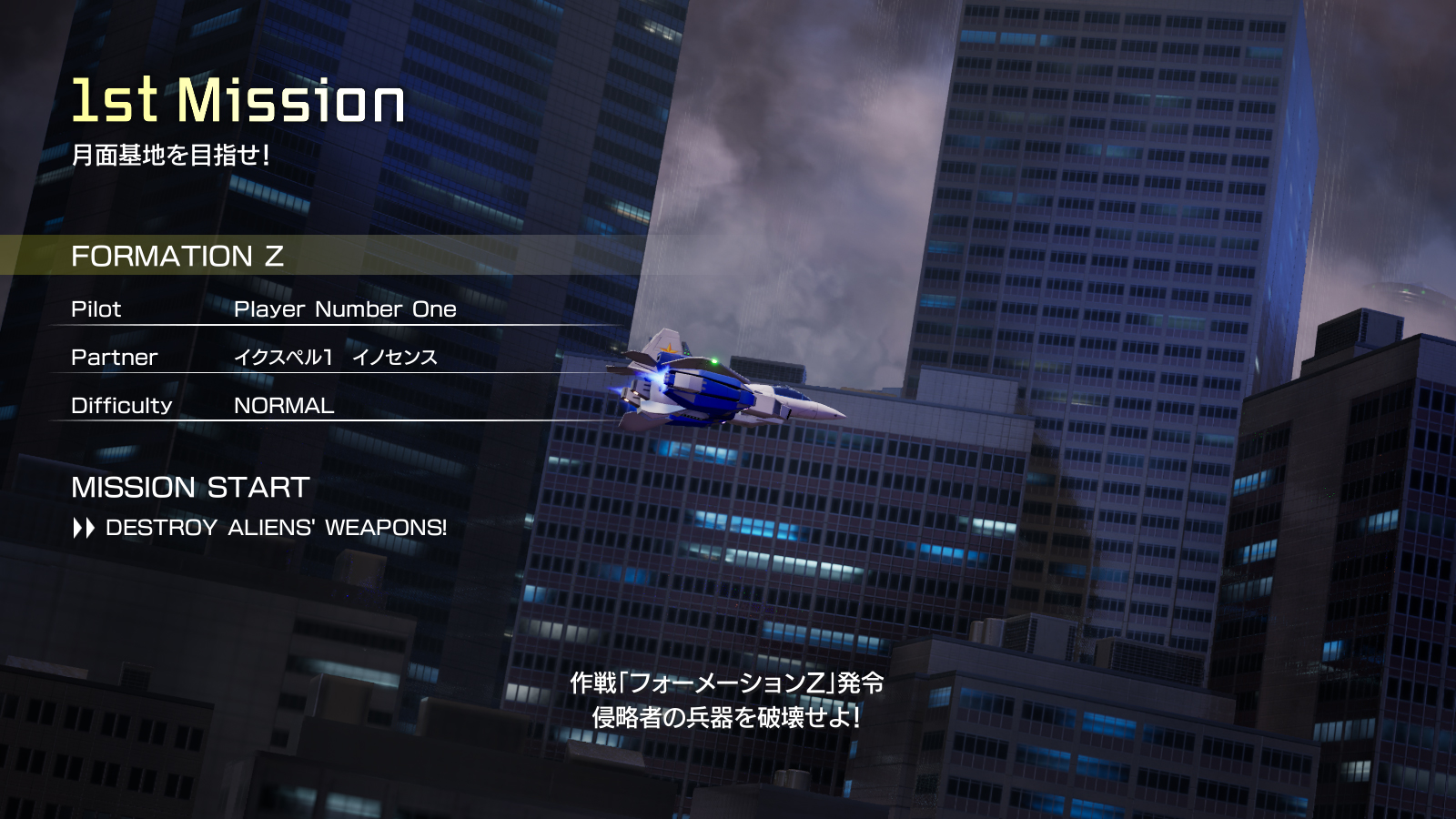Toggle the Pilot entry Player Number One

tap(346, 309)
